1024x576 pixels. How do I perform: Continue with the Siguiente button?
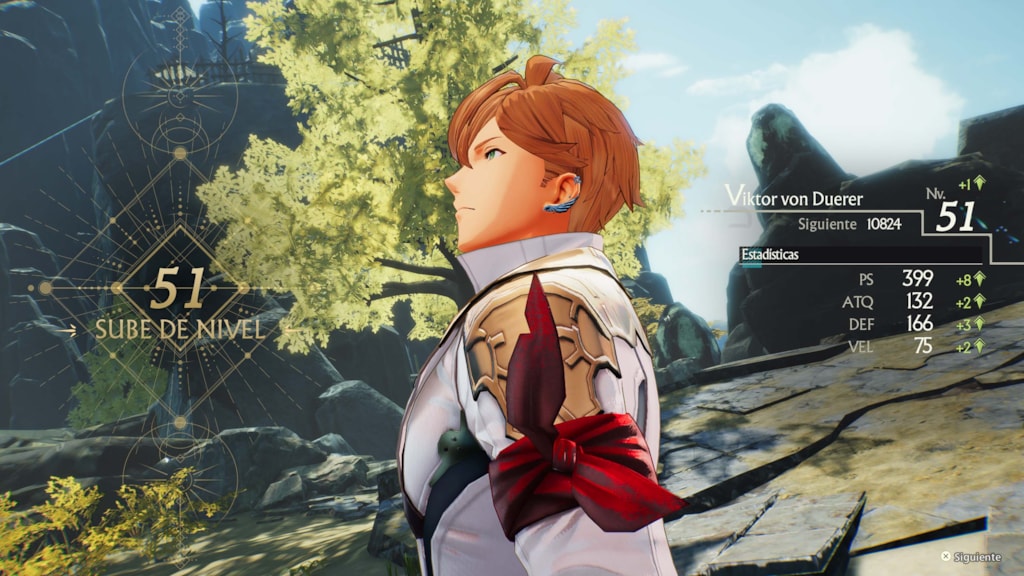[970, 557]
